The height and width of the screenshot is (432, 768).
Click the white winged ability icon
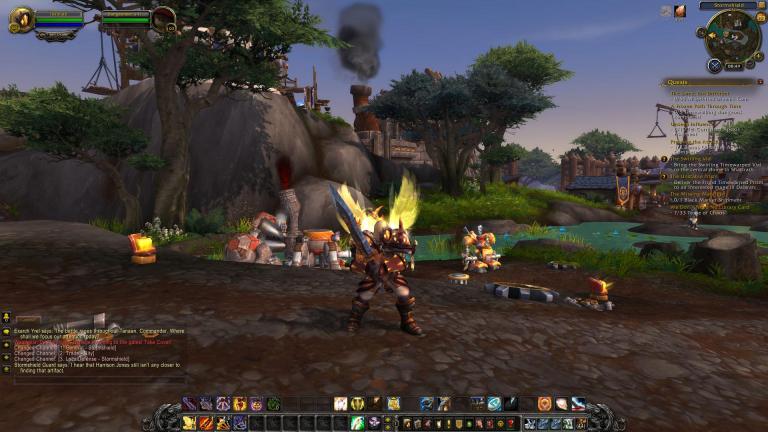pyautogui.click(x=341, y=404)
